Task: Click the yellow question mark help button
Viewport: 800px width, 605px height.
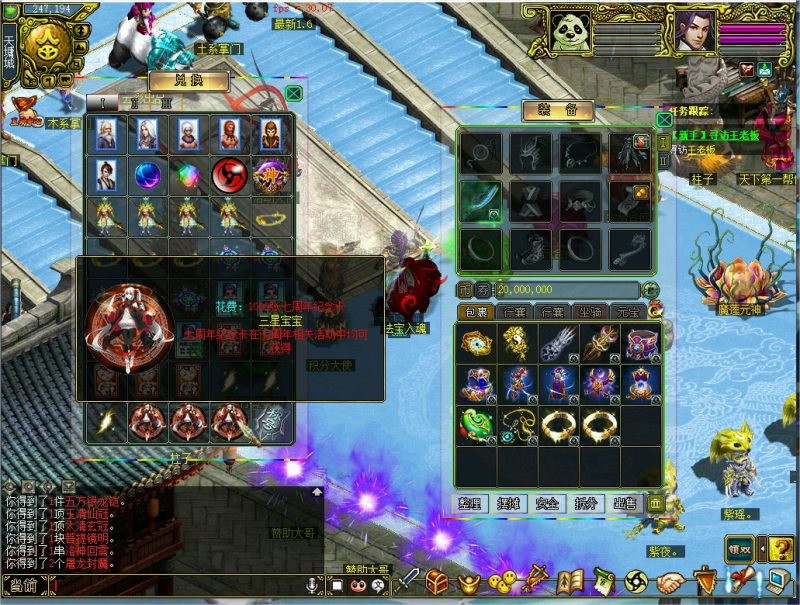Action: pos(775,549)
